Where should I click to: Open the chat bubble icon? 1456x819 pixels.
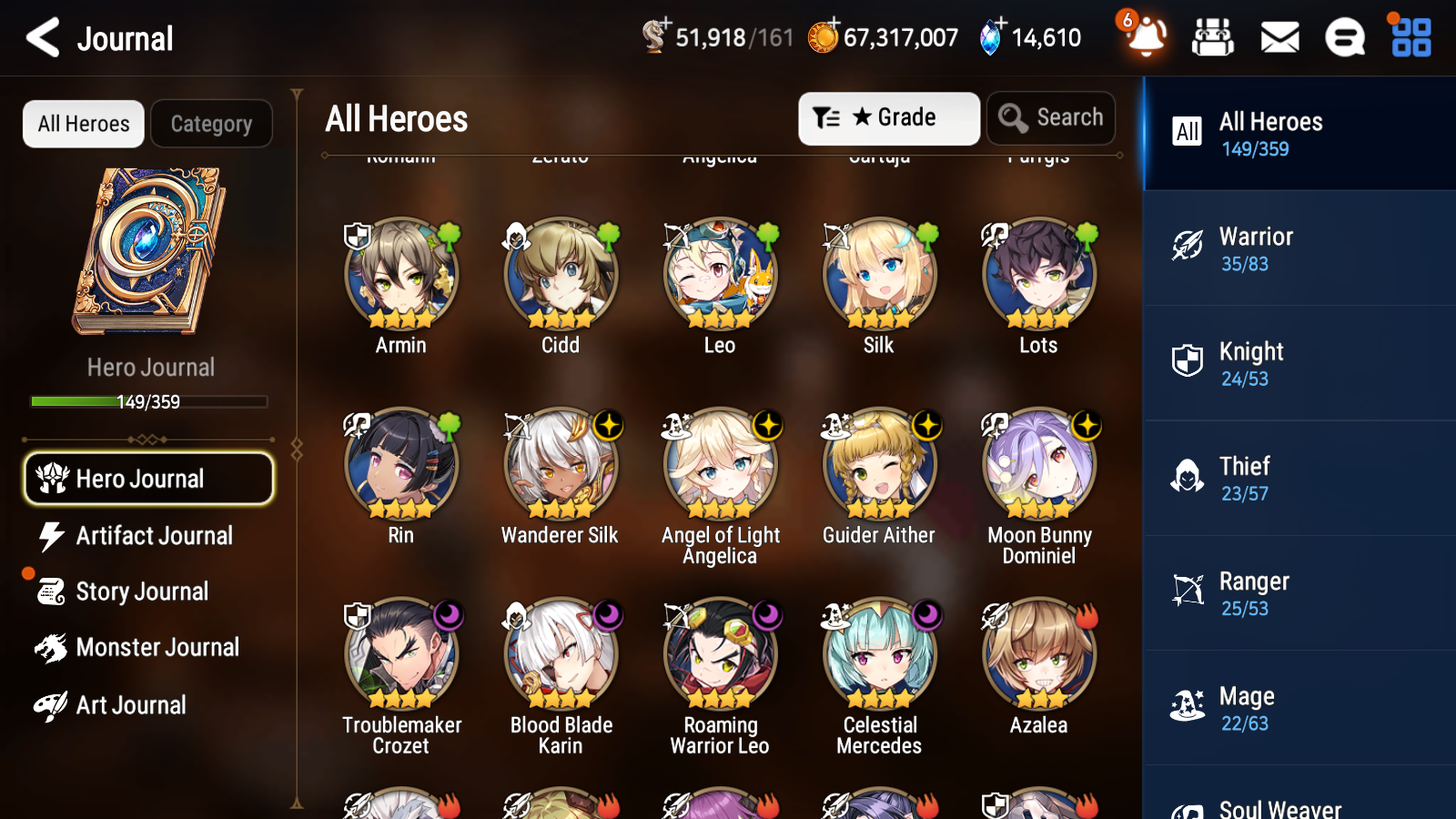click(1344, 37)
